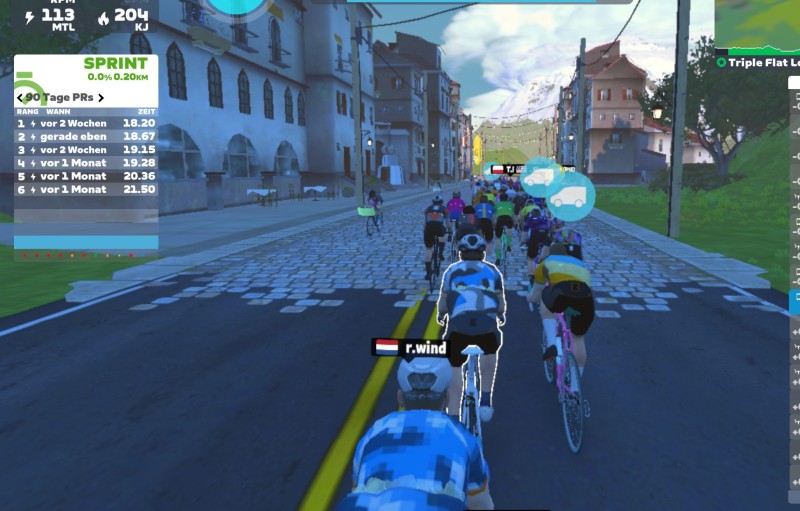Click the Triple Flat route name label
800x511 pixels.
[x=763, y=62]
